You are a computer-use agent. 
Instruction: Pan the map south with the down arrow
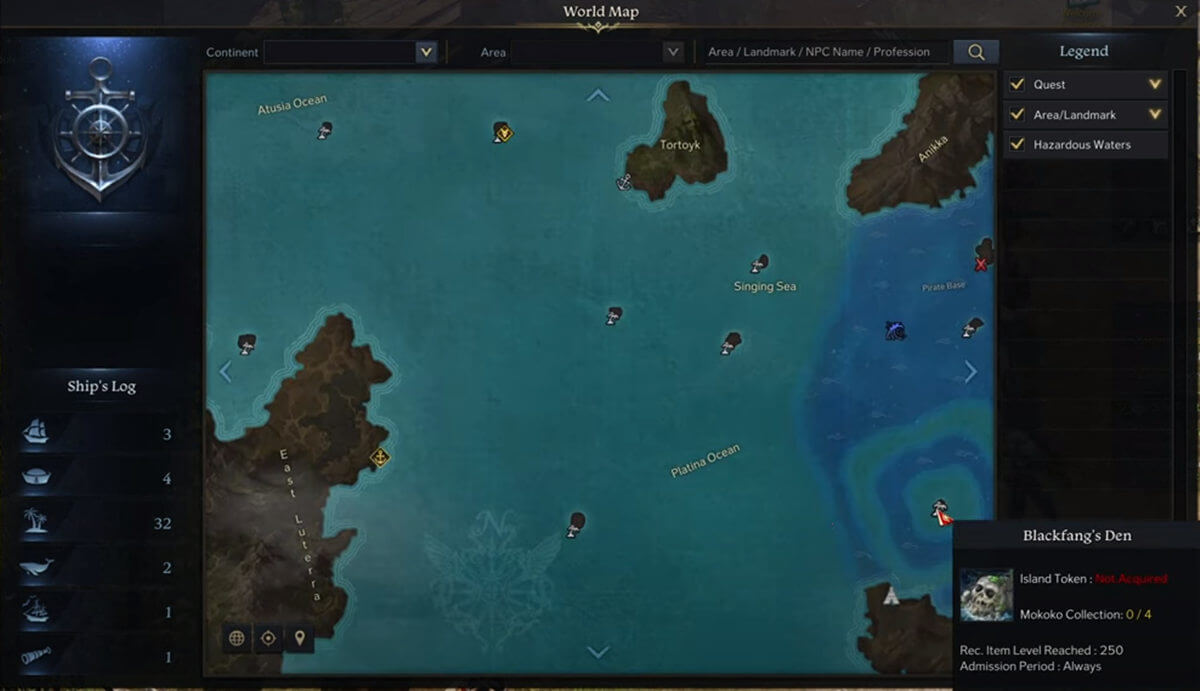pyautogui.click(x=598, y=652)
